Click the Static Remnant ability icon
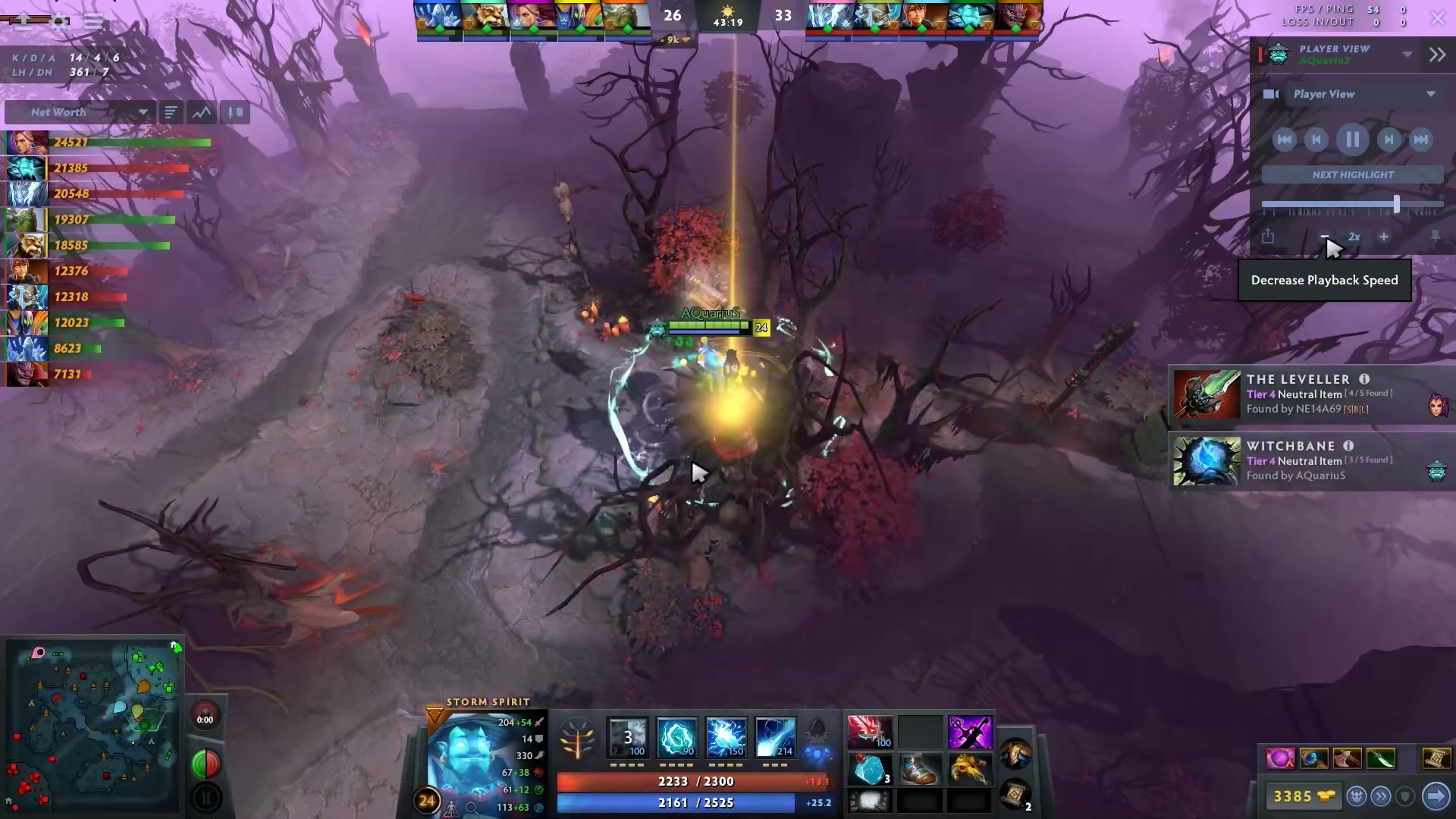This screenshot has width=1456, height=819. coord(627,736)
